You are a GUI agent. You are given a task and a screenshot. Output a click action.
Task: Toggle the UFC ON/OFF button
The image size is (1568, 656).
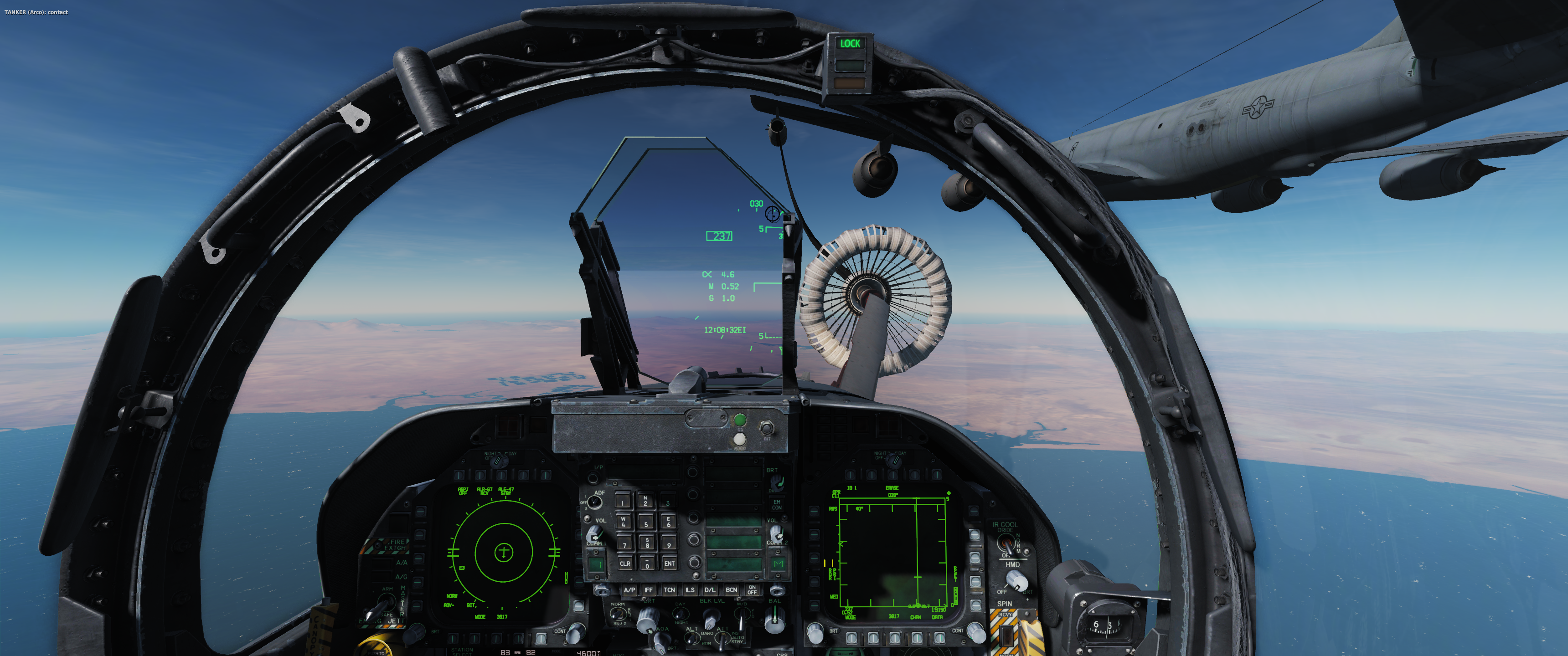click(753, 589)
